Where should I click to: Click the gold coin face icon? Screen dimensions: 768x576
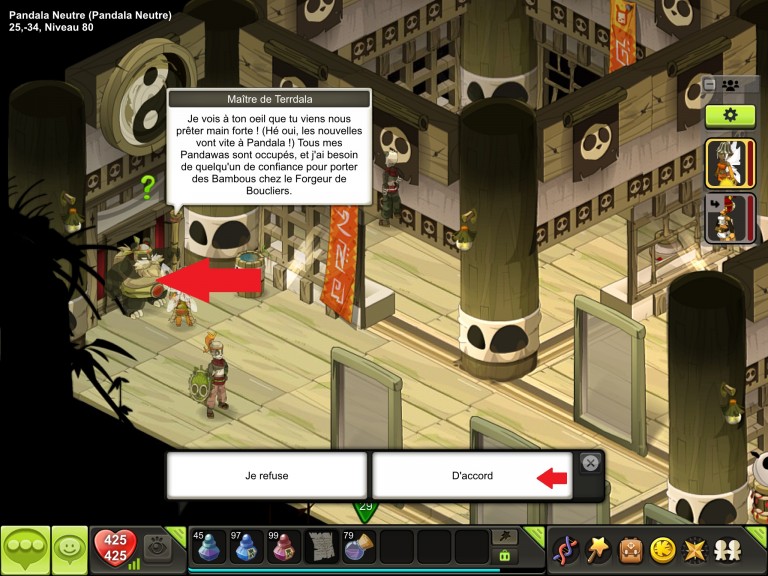tap(661, 549)
